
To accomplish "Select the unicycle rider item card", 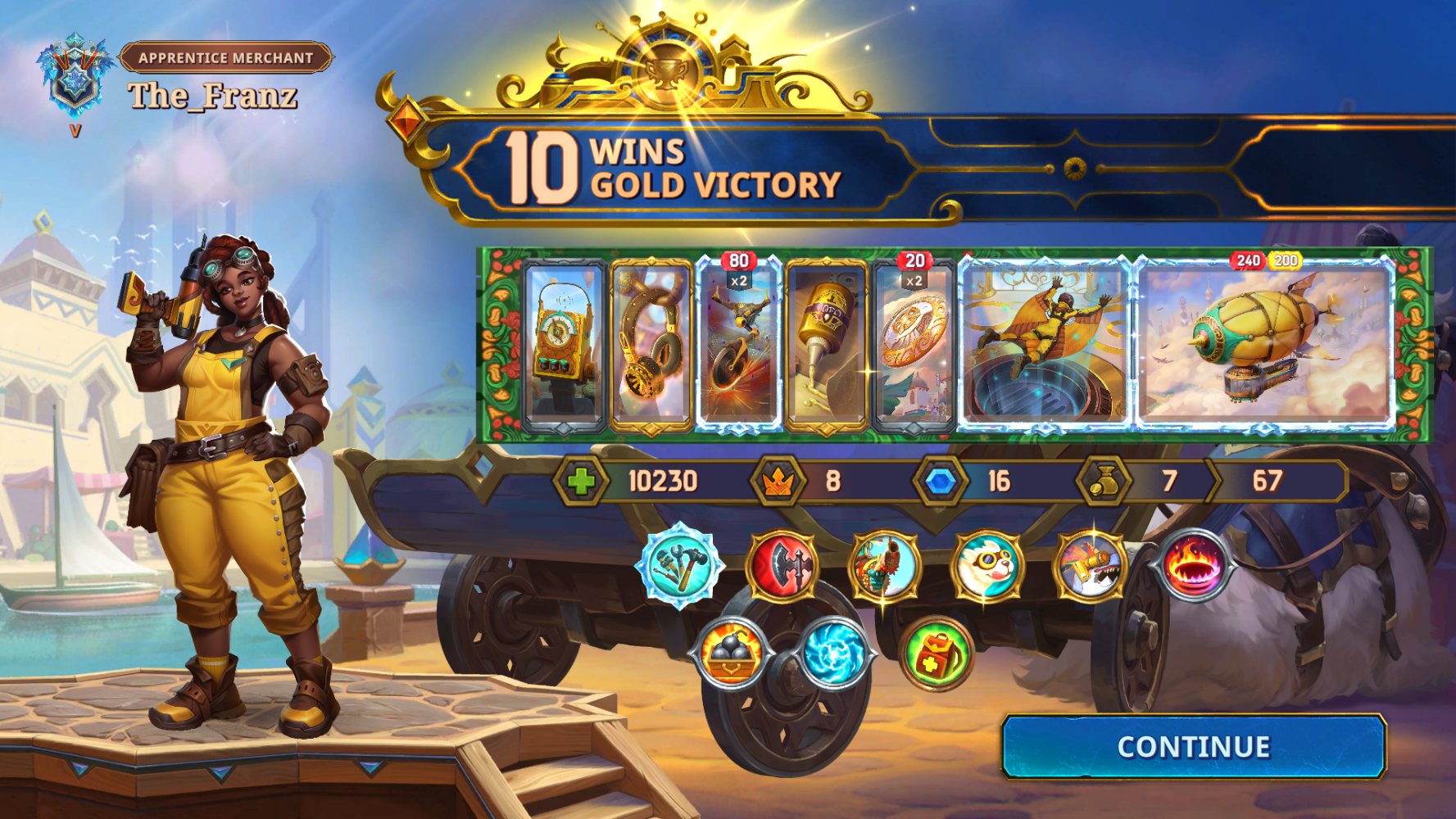I will (738, 346).
